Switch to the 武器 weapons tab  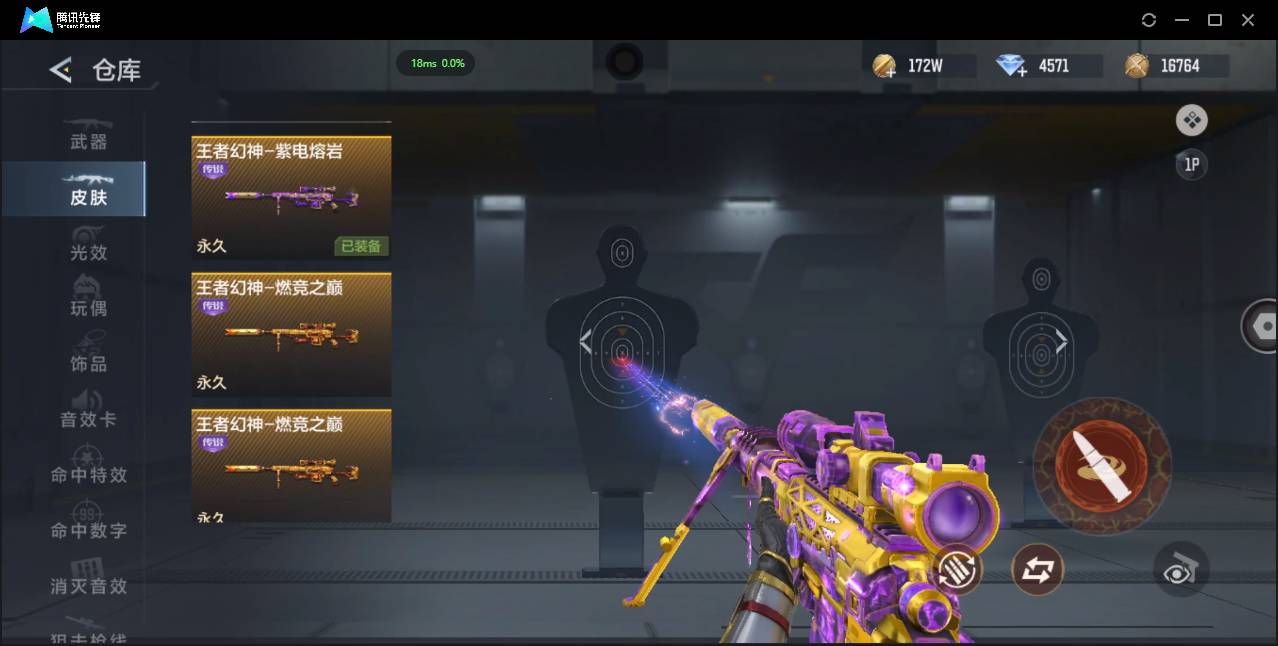88,135
